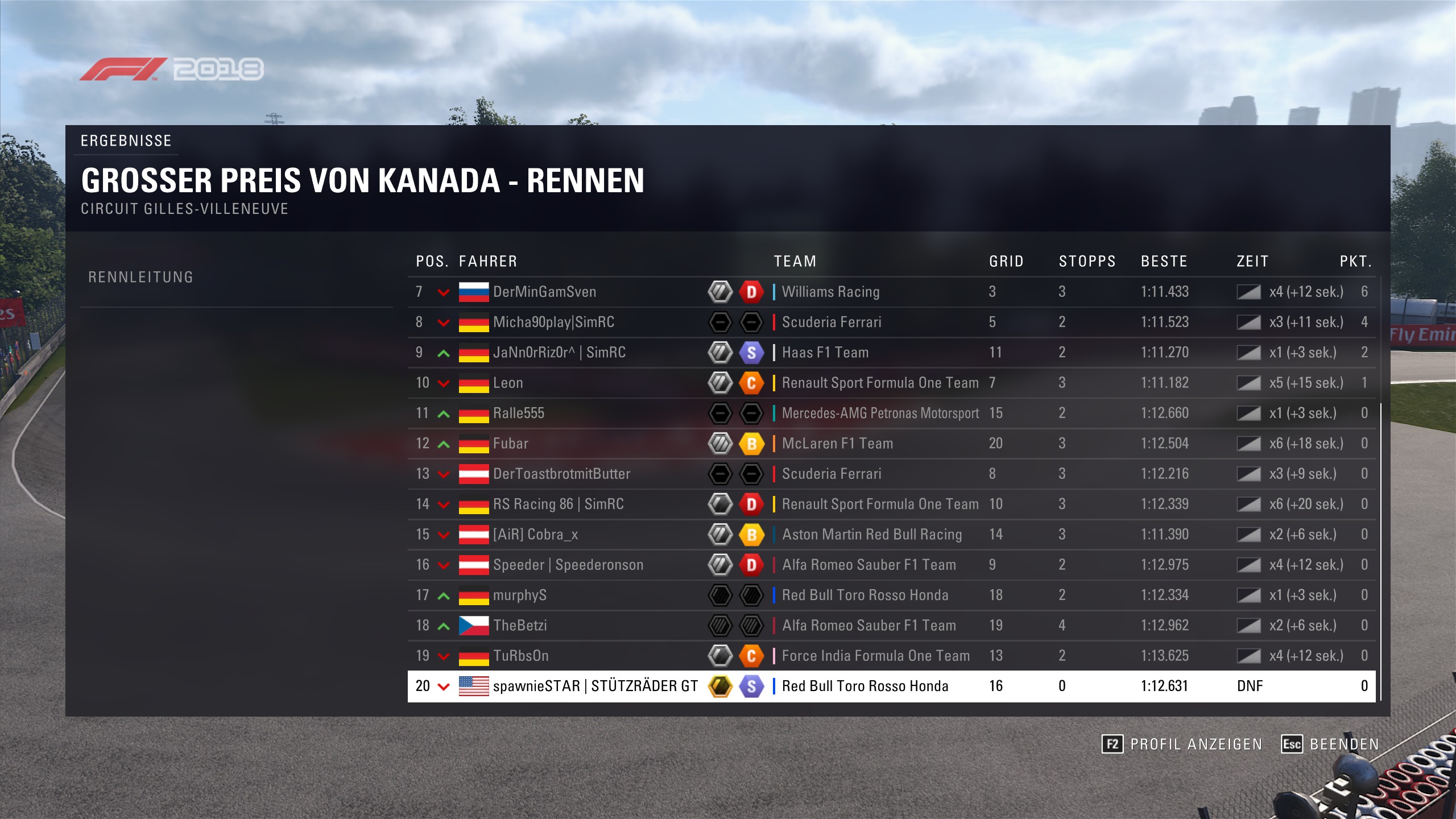Screen dimensions: 1456x819
Task: Show profile with Profil Anzeigen
Action: tap(1182, 744)
